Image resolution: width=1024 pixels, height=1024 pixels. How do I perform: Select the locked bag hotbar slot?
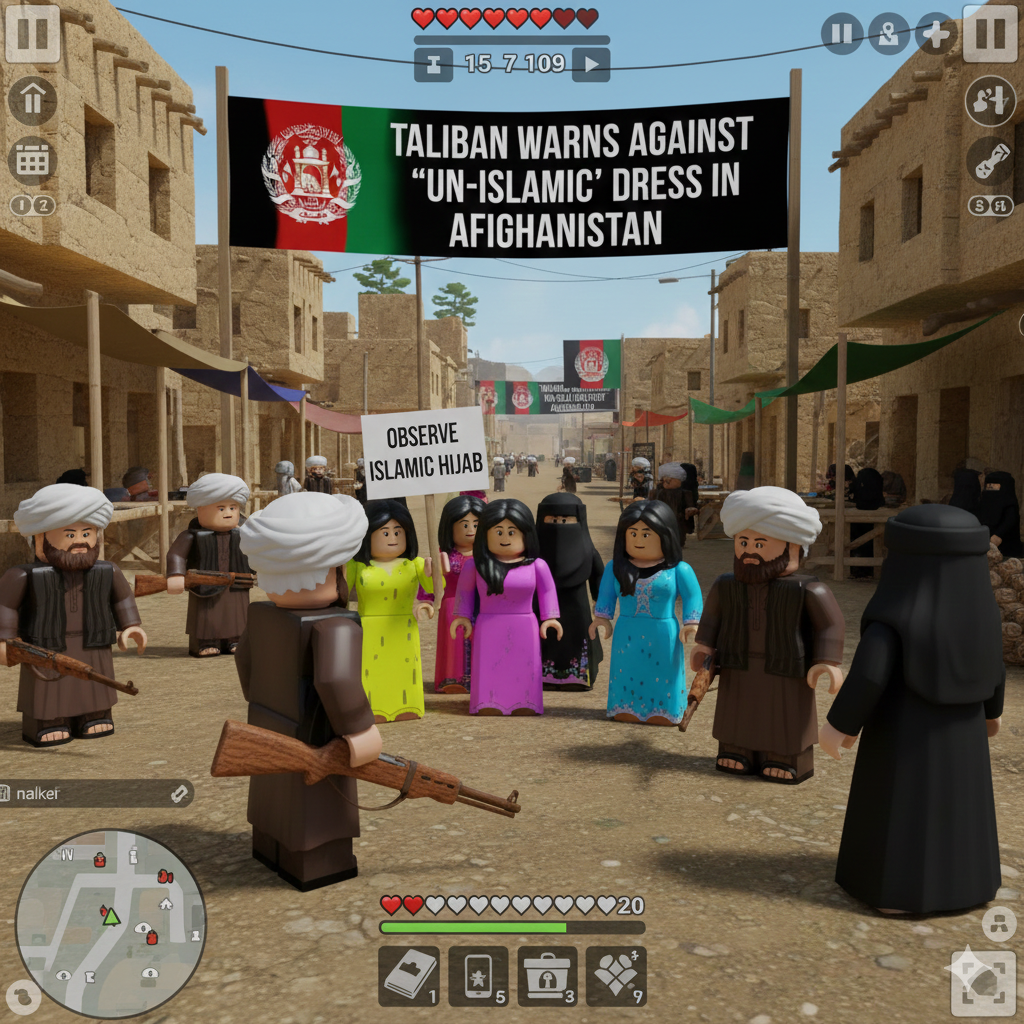(x=547, y=975)
